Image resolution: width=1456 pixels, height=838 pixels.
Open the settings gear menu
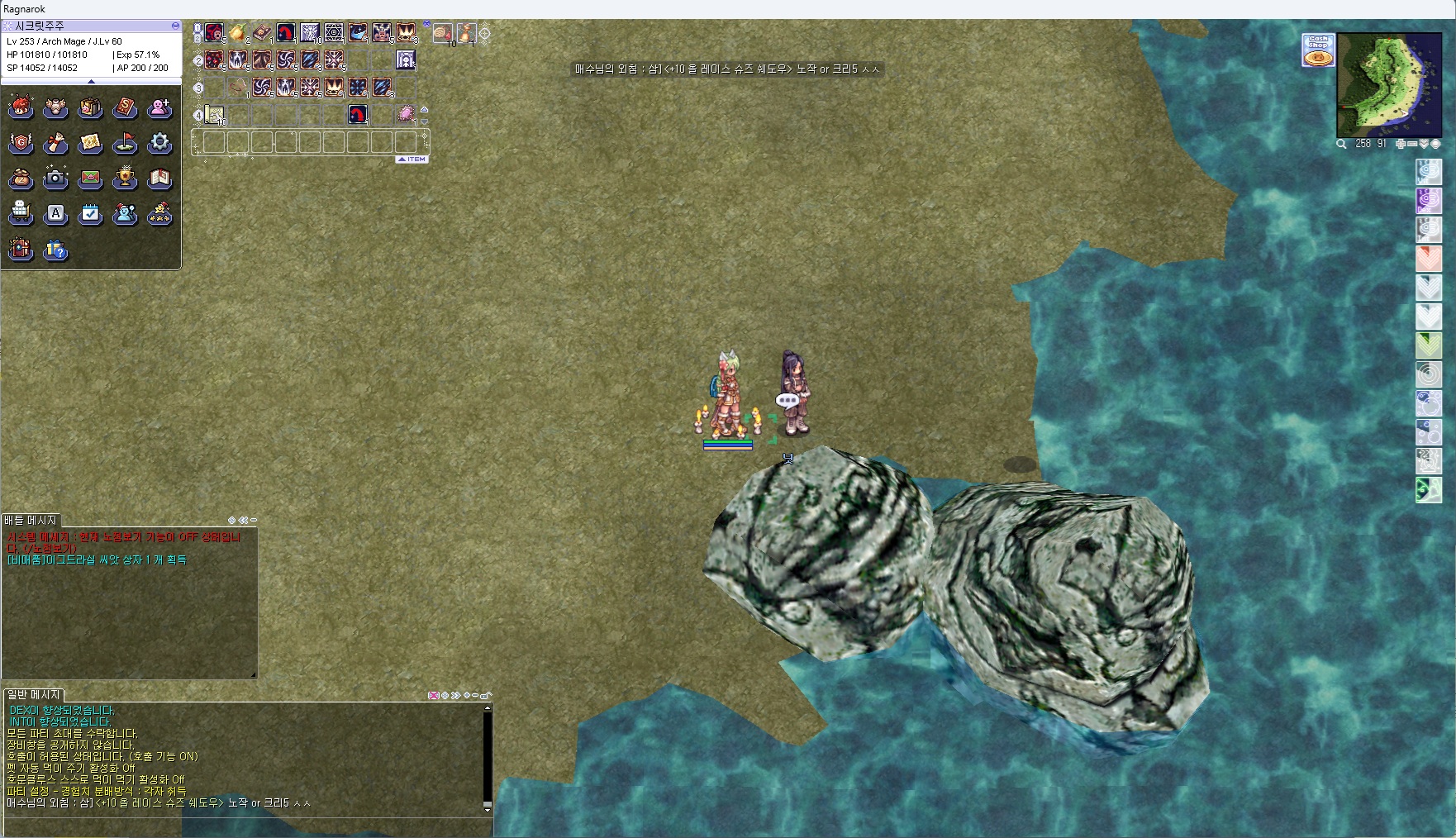[x=159, y=143]
